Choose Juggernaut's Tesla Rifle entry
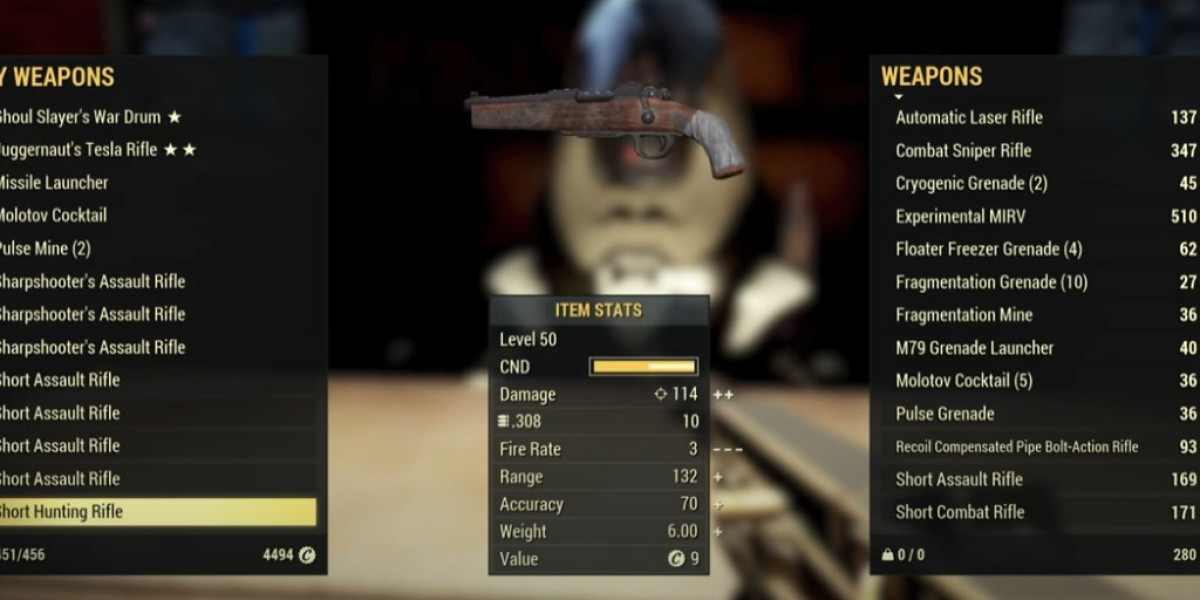The height and width of the screenshot is (600, 1200). pos(95,150)
